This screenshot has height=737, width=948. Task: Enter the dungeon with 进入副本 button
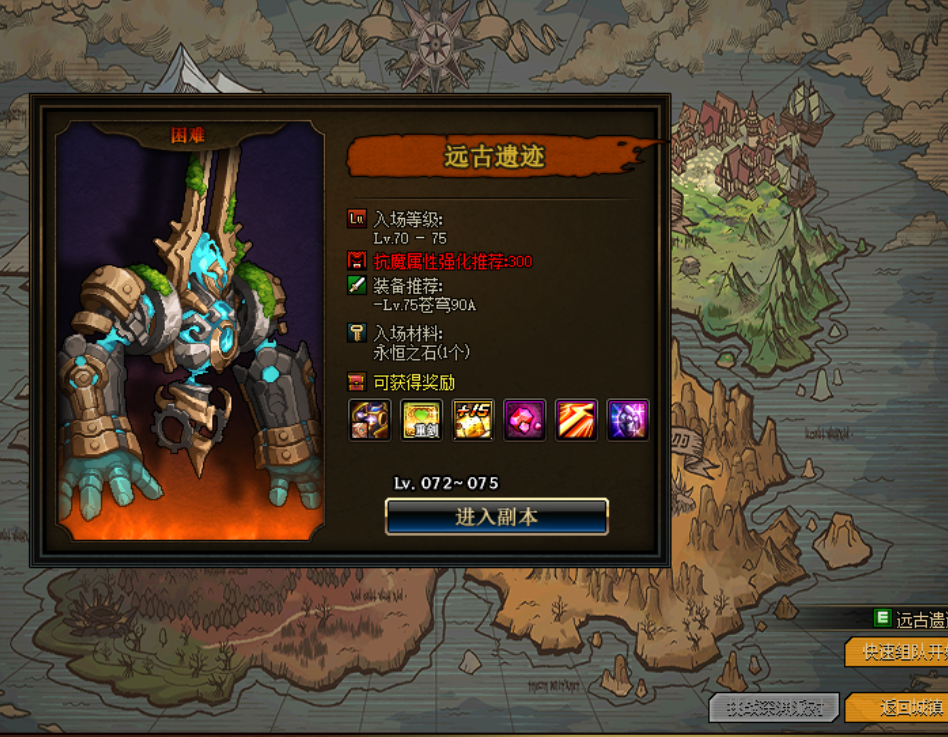pyautogui.click(x=497, y=517)
